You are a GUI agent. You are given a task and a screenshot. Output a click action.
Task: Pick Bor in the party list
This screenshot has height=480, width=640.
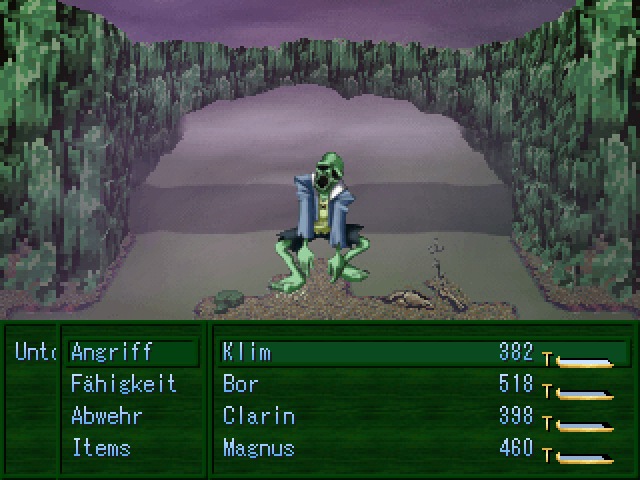click(x=241, y=384)
